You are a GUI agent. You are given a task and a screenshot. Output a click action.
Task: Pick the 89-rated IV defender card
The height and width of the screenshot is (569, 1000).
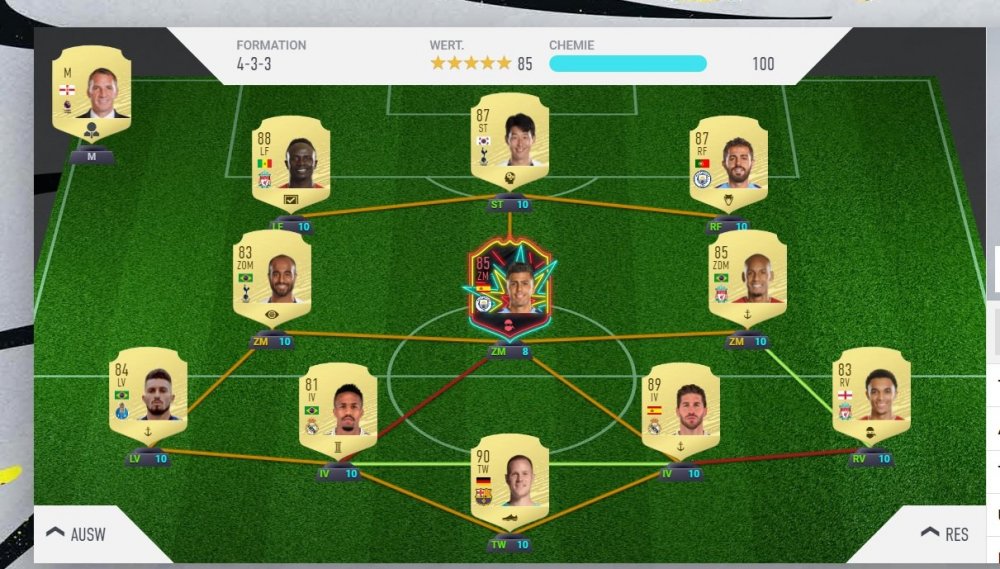point(680,411)
